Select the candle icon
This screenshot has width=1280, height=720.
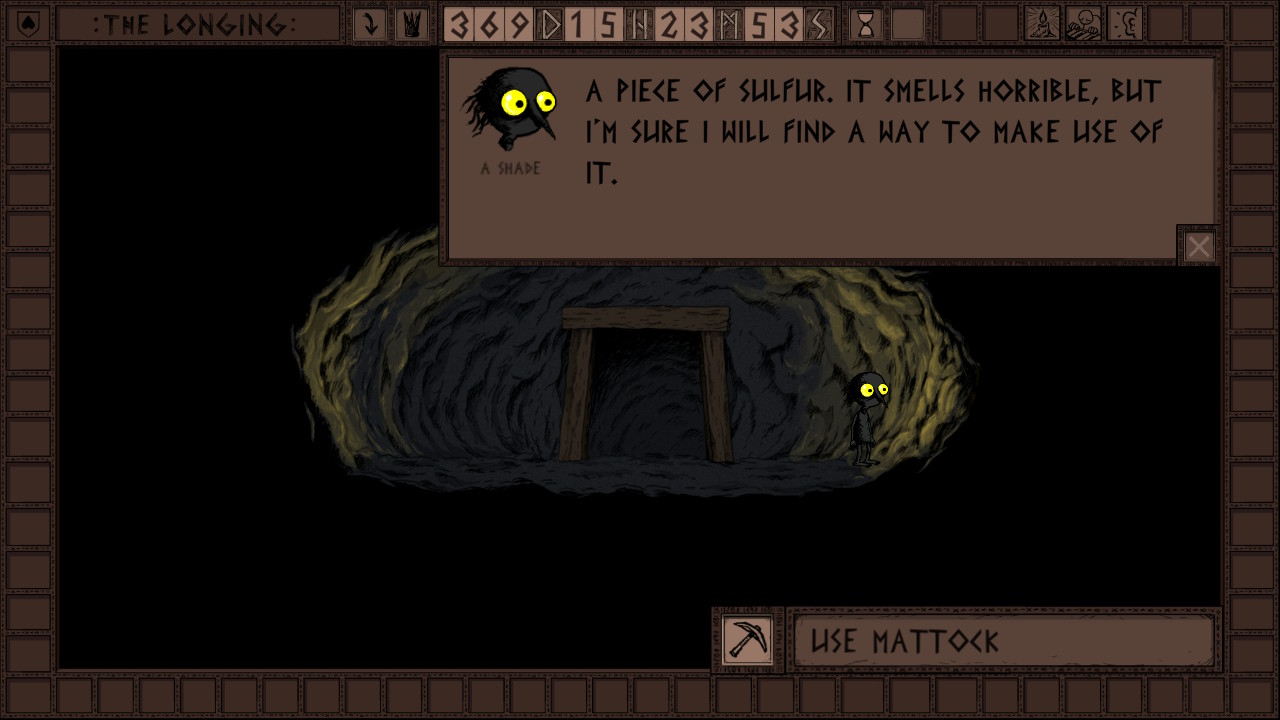click(1042, 24)
